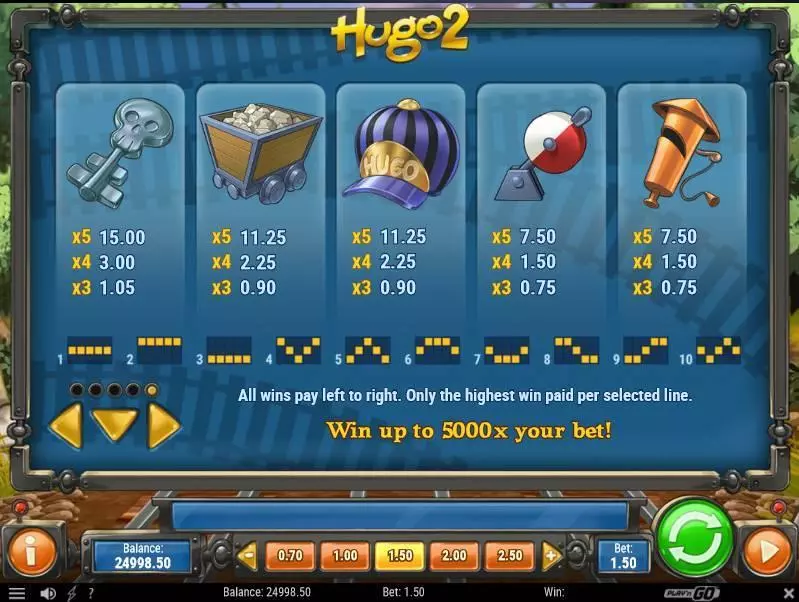The image size is (799, 602).
Task: Open help with the question mark icon
Action: [91, 593]
